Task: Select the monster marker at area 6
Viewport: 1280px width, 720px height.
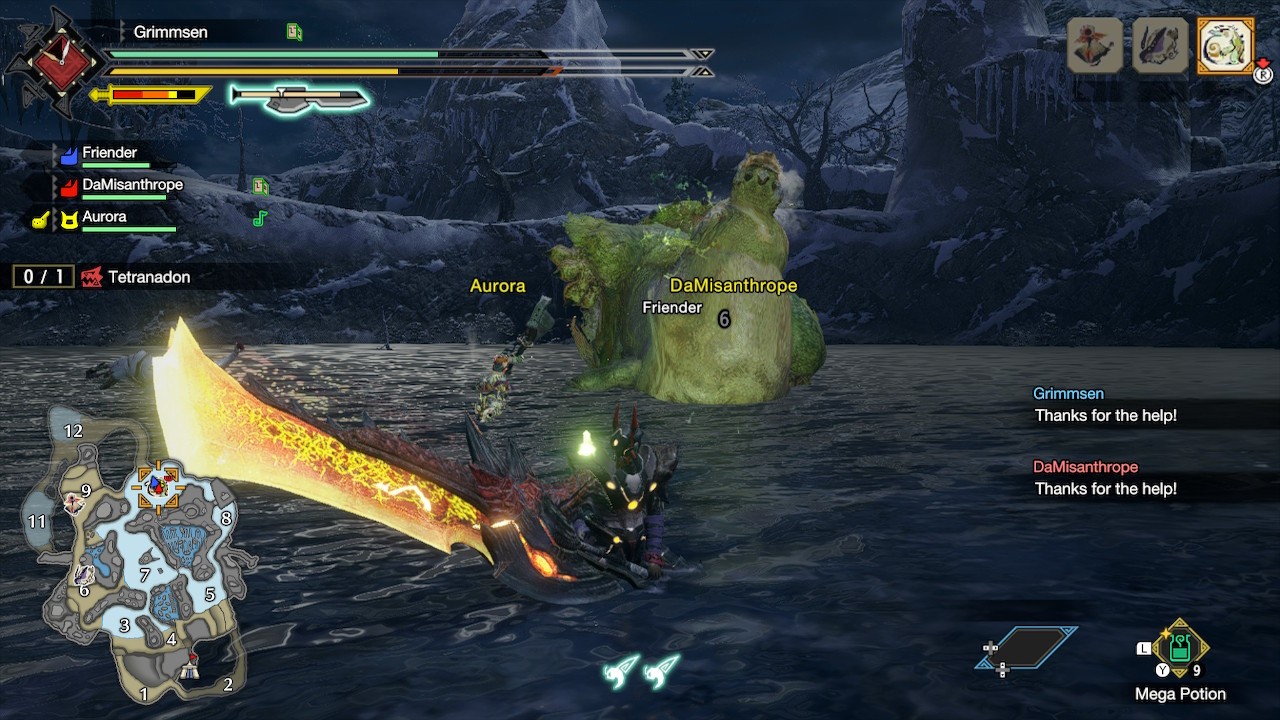Action: 85,575
